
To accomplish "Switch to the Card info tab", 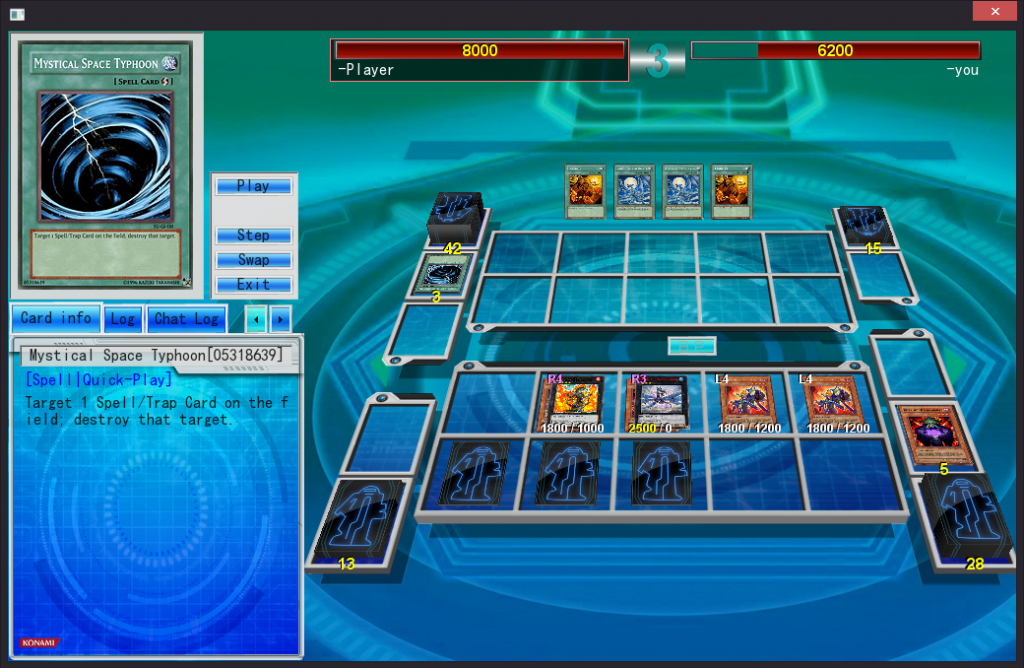I will pyautogui.click(x=56, y=318).
